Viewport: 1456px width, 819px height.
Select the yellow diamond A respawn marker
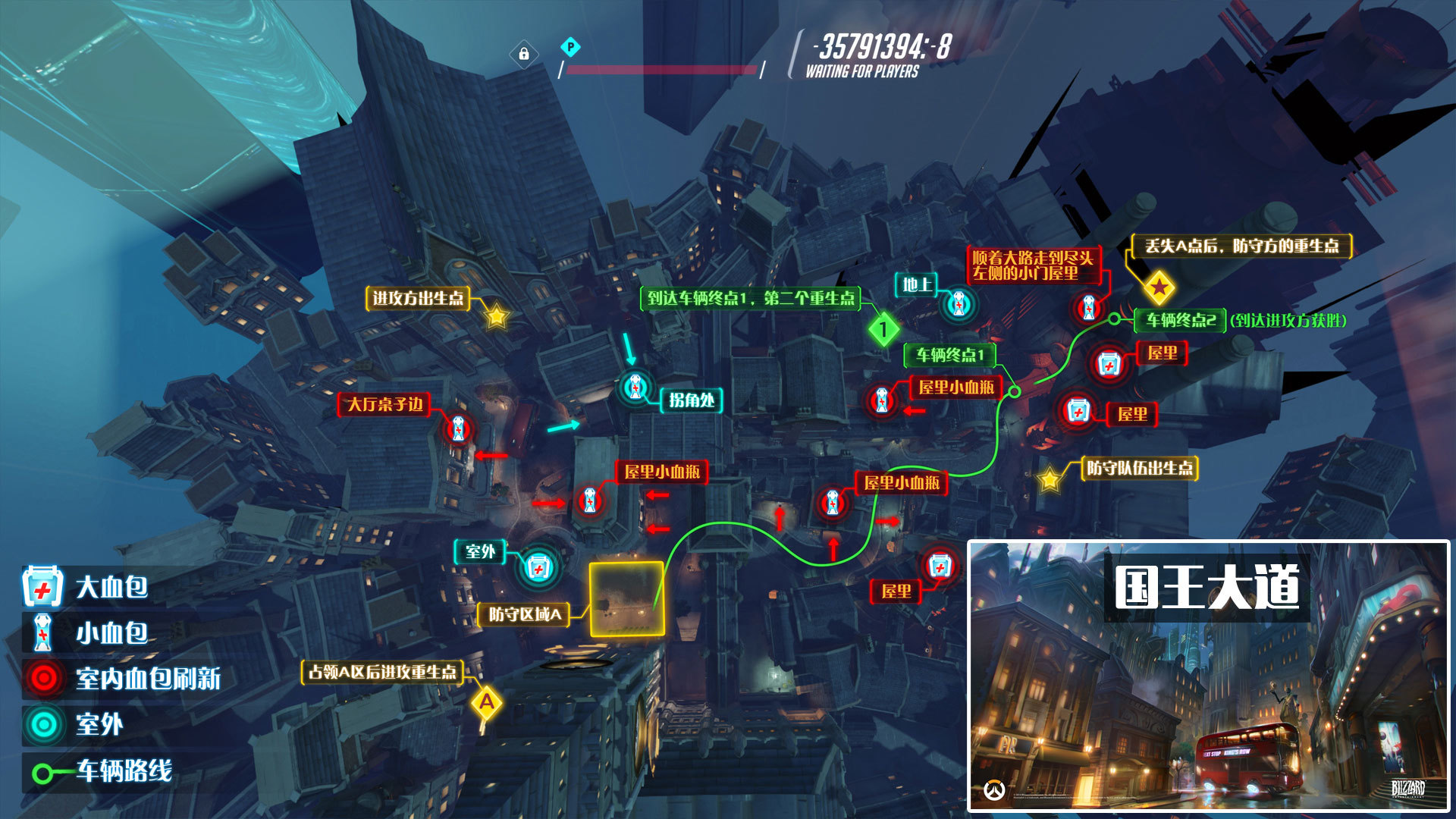coord(487,702)
